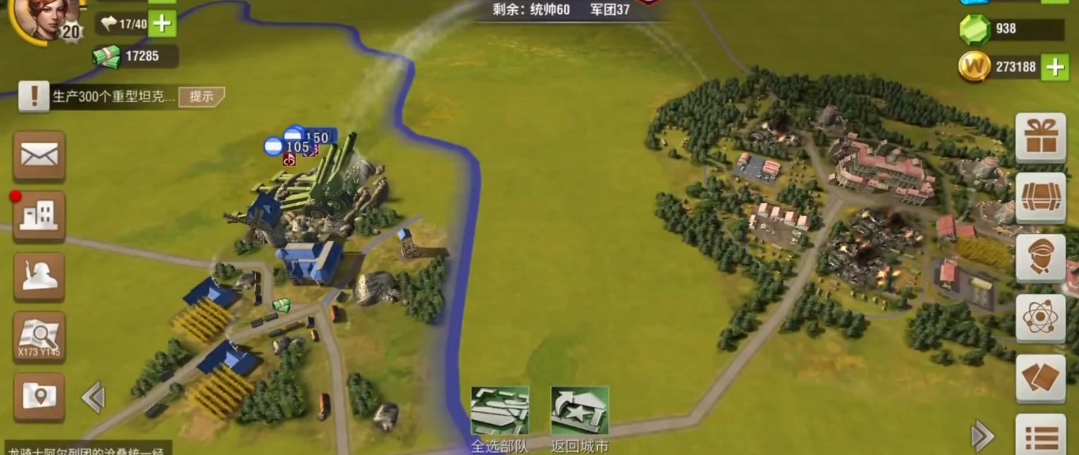Open the list menu button
The width and height of the screenshot is (1079, 455).
point(1040,436)
